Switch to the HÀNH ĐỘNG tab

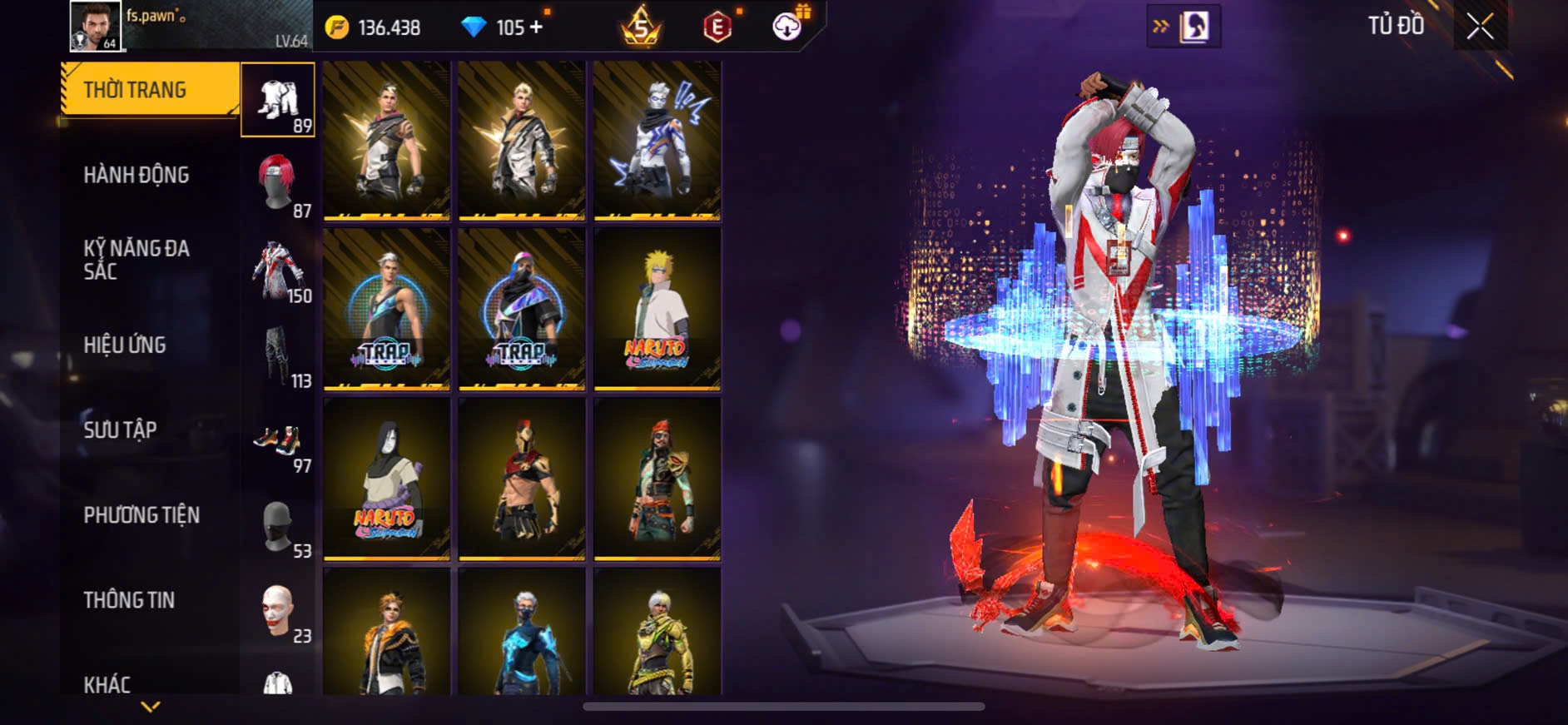tap(136, 175)
